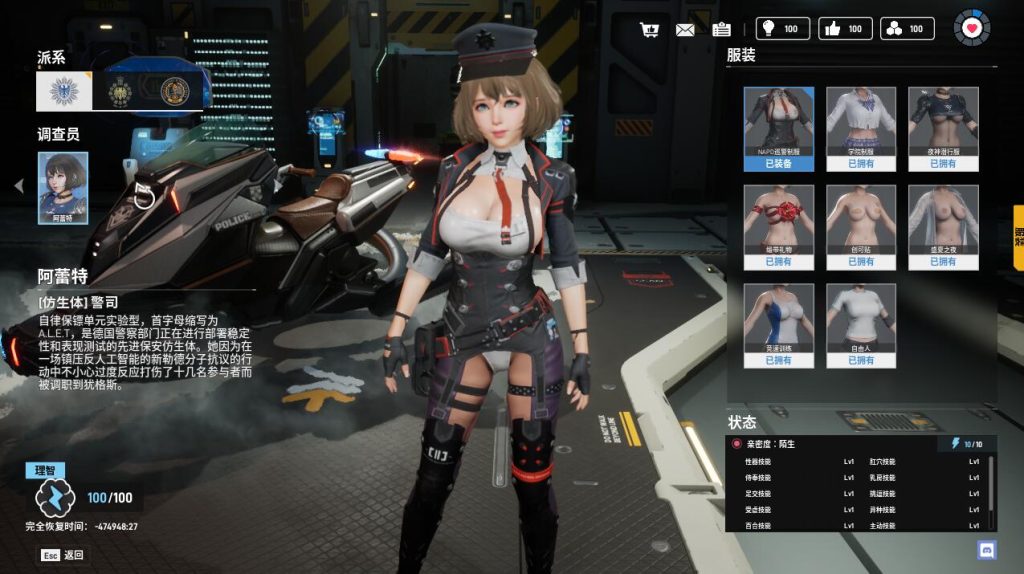Select the equipped NAPD patrol uniform outfit
The image size is (1024, 574).
[778, 128]
